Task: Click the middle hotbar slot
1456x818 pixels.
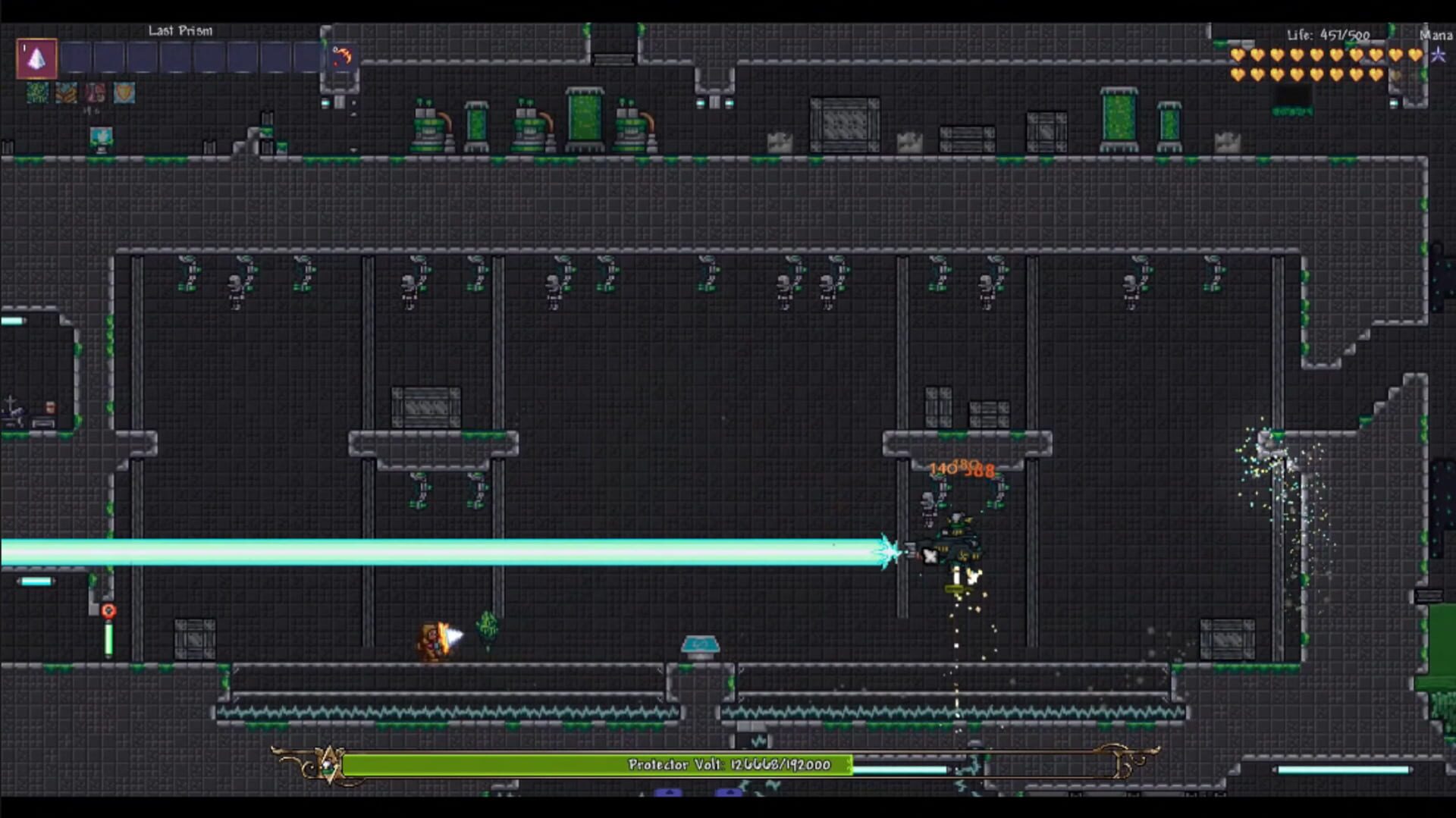Action: (176, 58)
